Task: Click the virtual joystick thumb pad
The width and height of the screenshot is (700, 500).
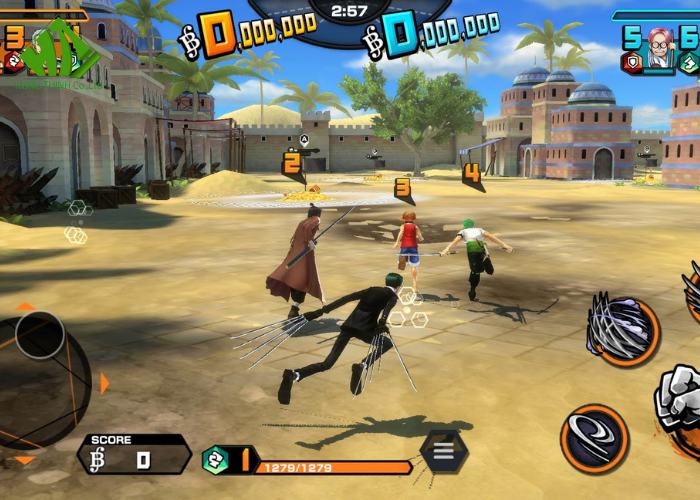Action: pyautogui.click(x=40, y=335)
